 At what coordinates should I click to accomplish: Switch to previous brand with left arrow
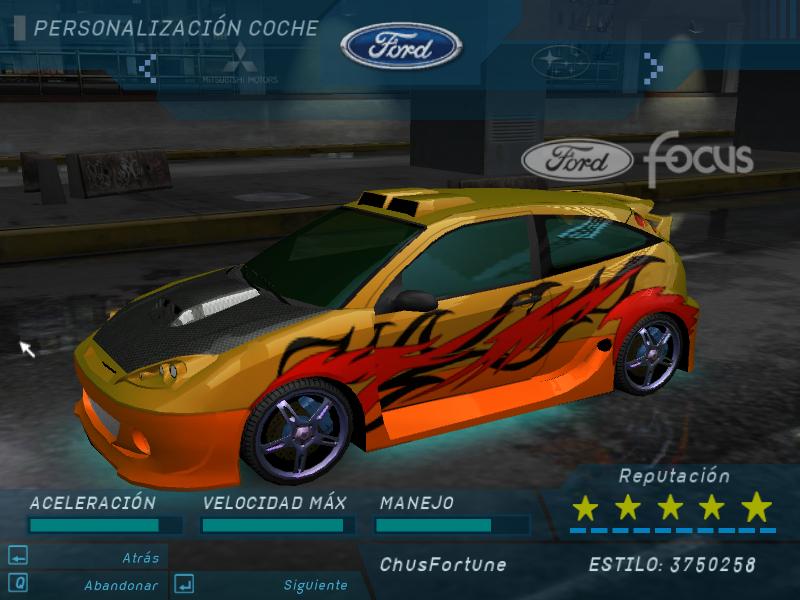pyautogui.click(x=148, y=68)
